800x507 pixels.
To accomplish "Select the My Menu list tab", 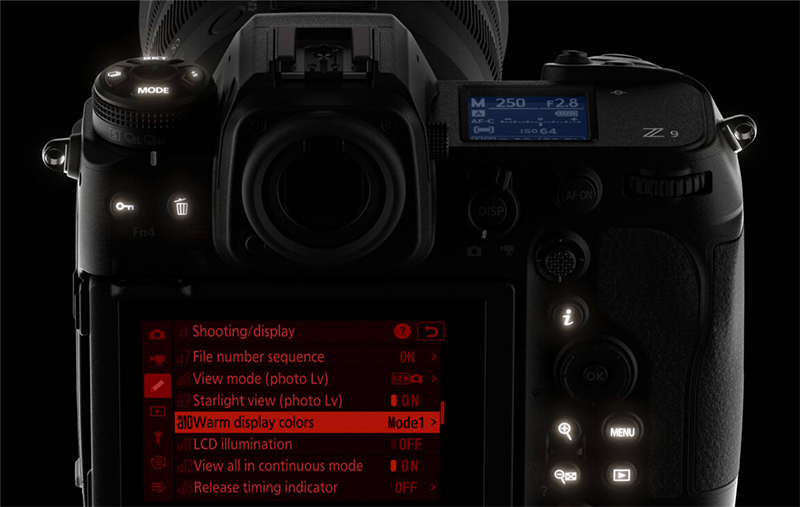I will pyautogui.click(x=157, y=487).
